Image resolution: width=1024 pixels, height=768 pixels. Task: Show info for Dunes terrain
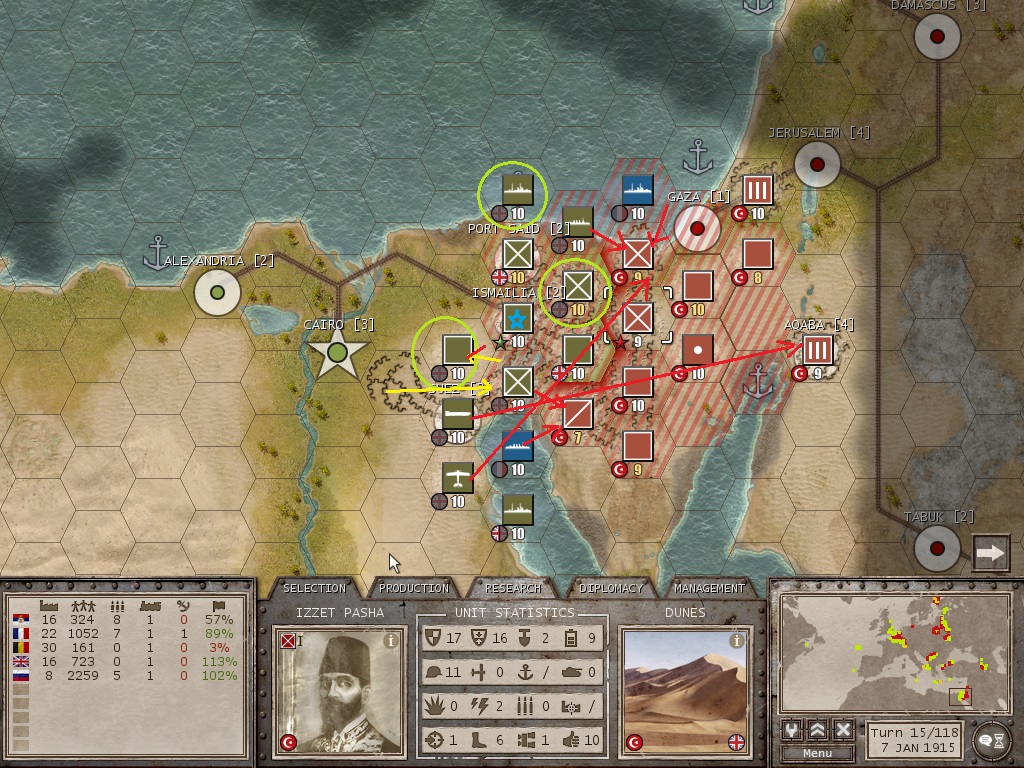pos(737,640)
